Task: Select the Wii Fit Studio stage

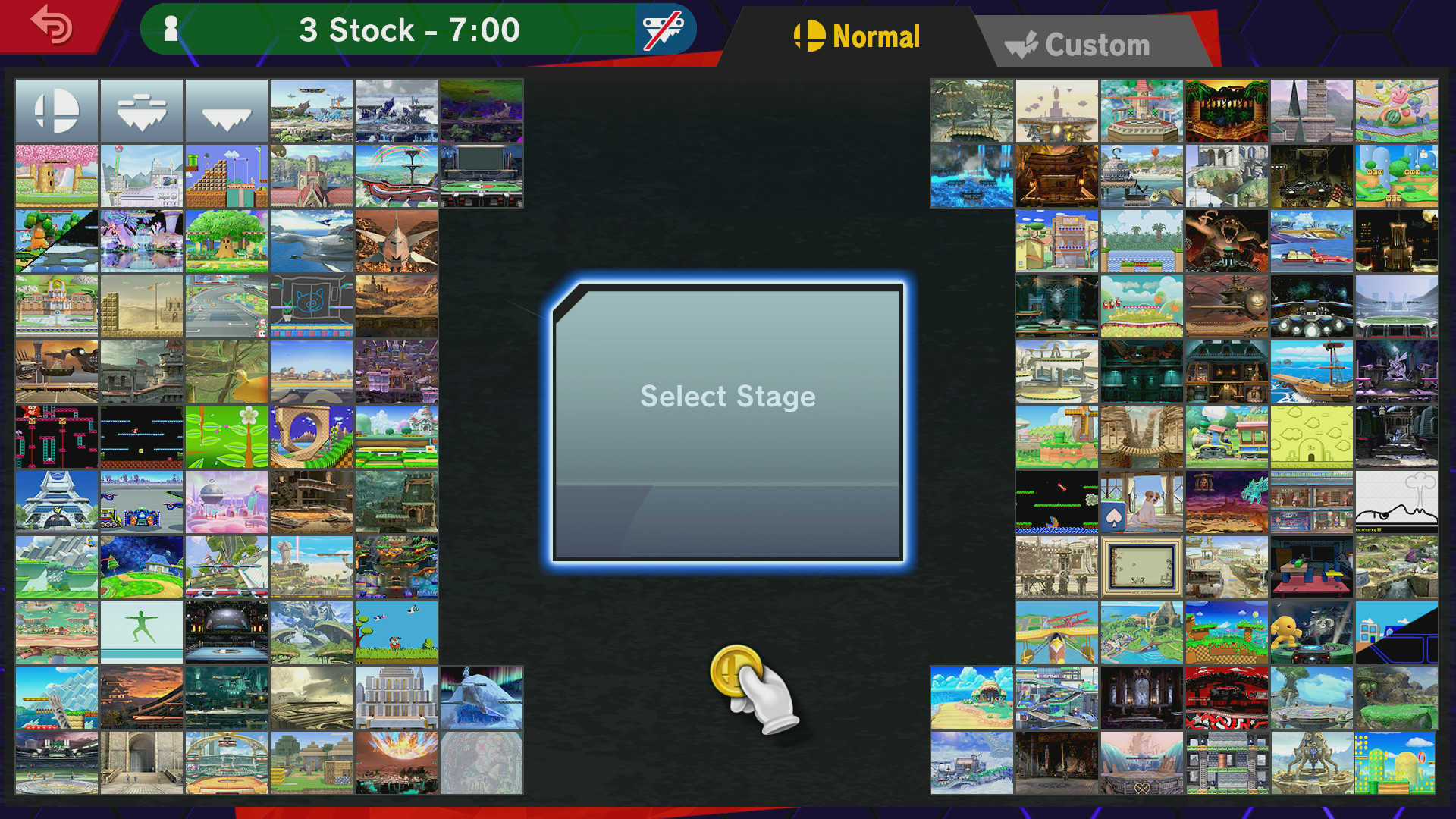Action: pos(142,631)
